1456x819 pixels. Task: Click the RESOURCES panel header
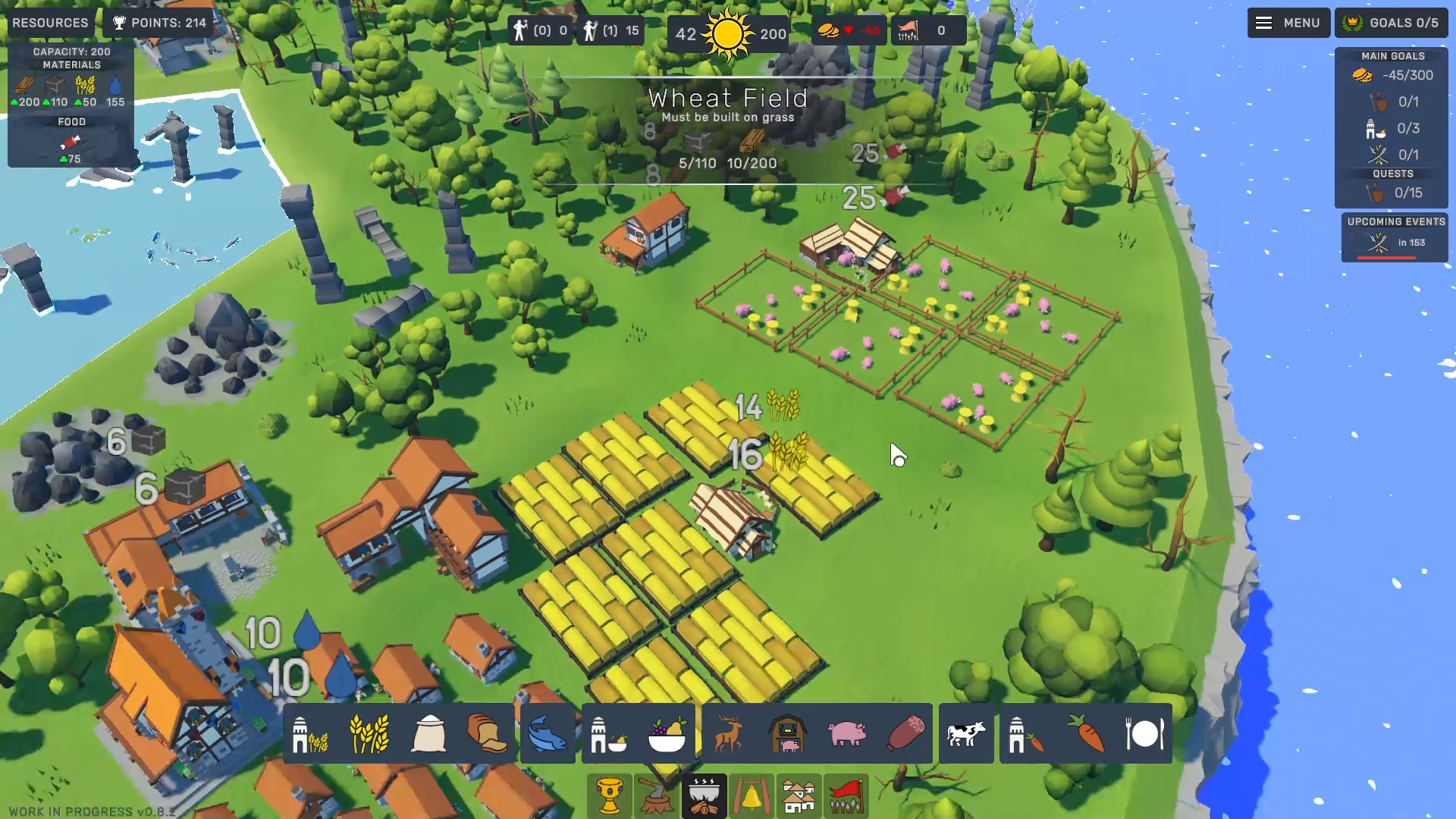[49, 22]
